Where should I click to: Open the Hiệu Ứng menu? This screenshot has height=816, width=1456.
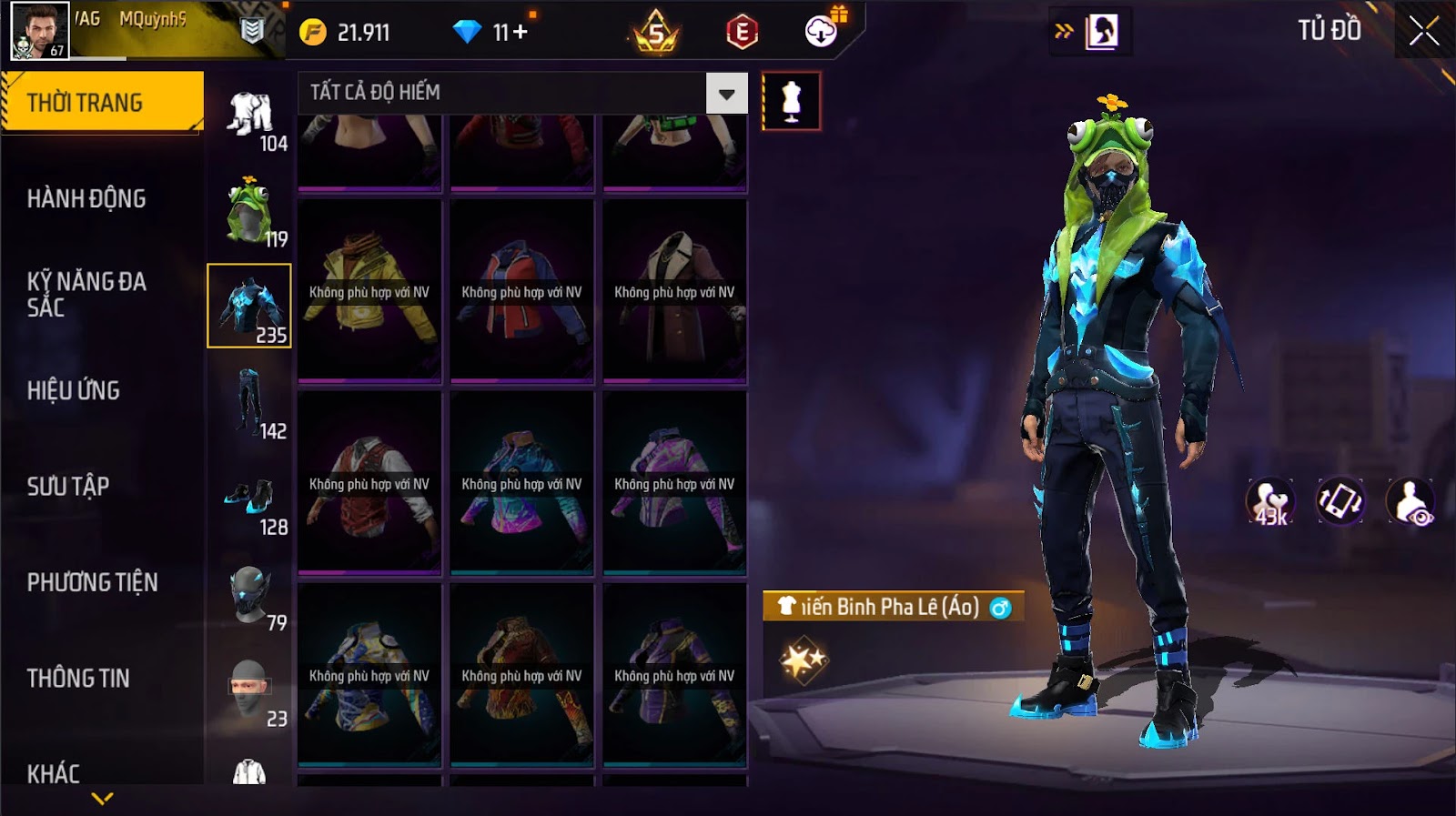74,390
